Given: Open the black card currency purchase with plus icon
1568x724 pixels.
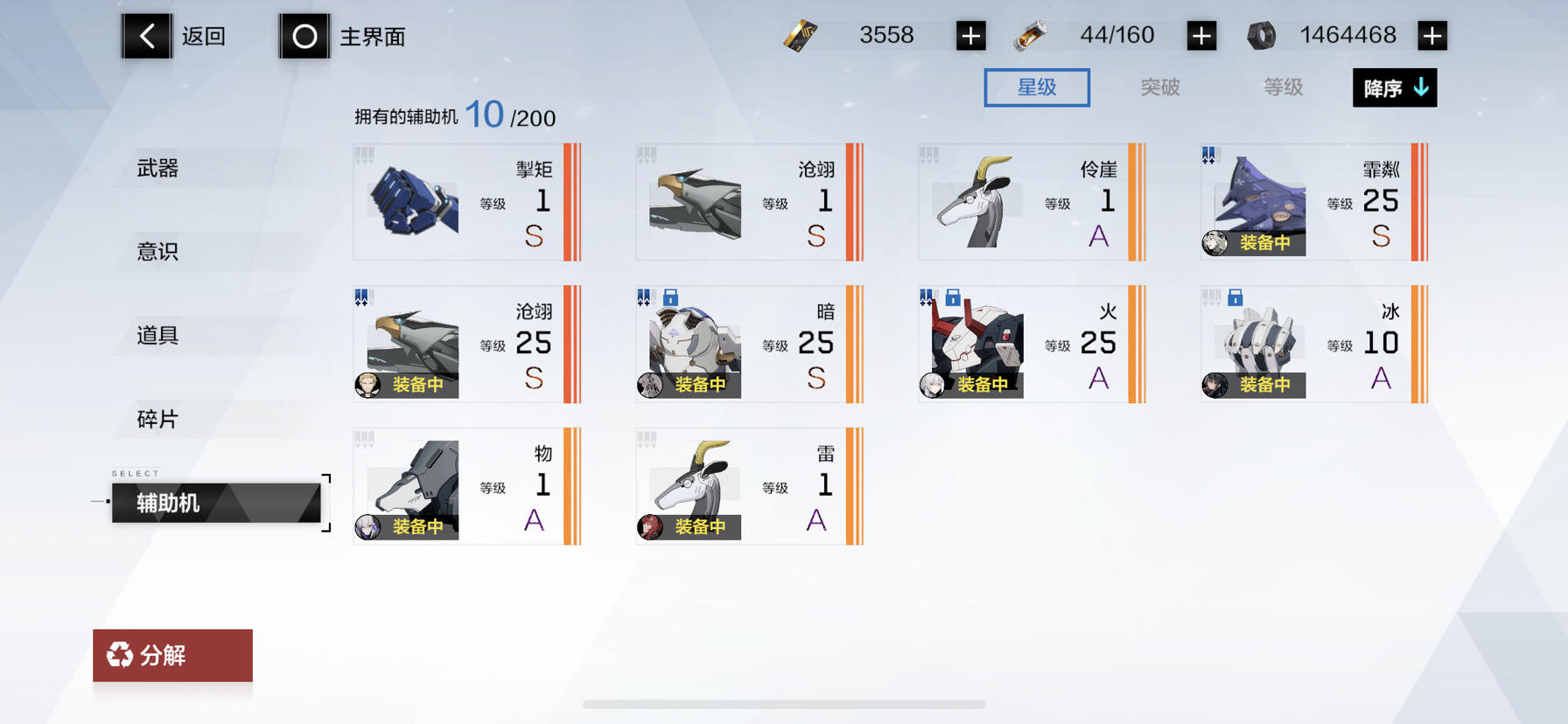Looking at the screenshot, I should 971,35.
